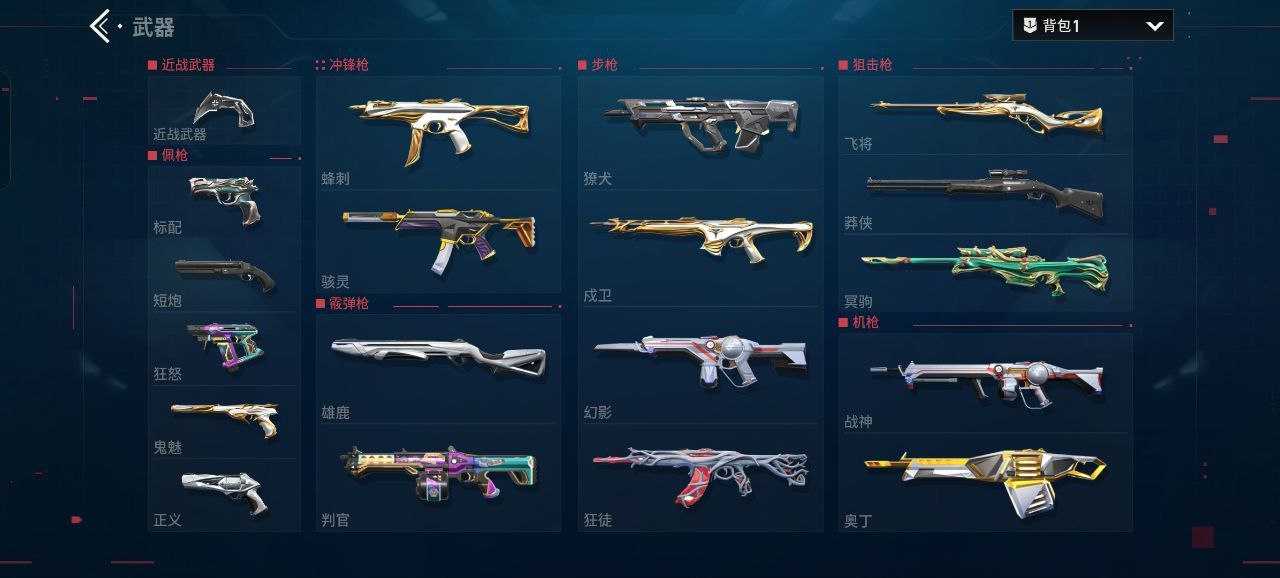Choose the 莽侠 sniper rifle

[985, 194]
